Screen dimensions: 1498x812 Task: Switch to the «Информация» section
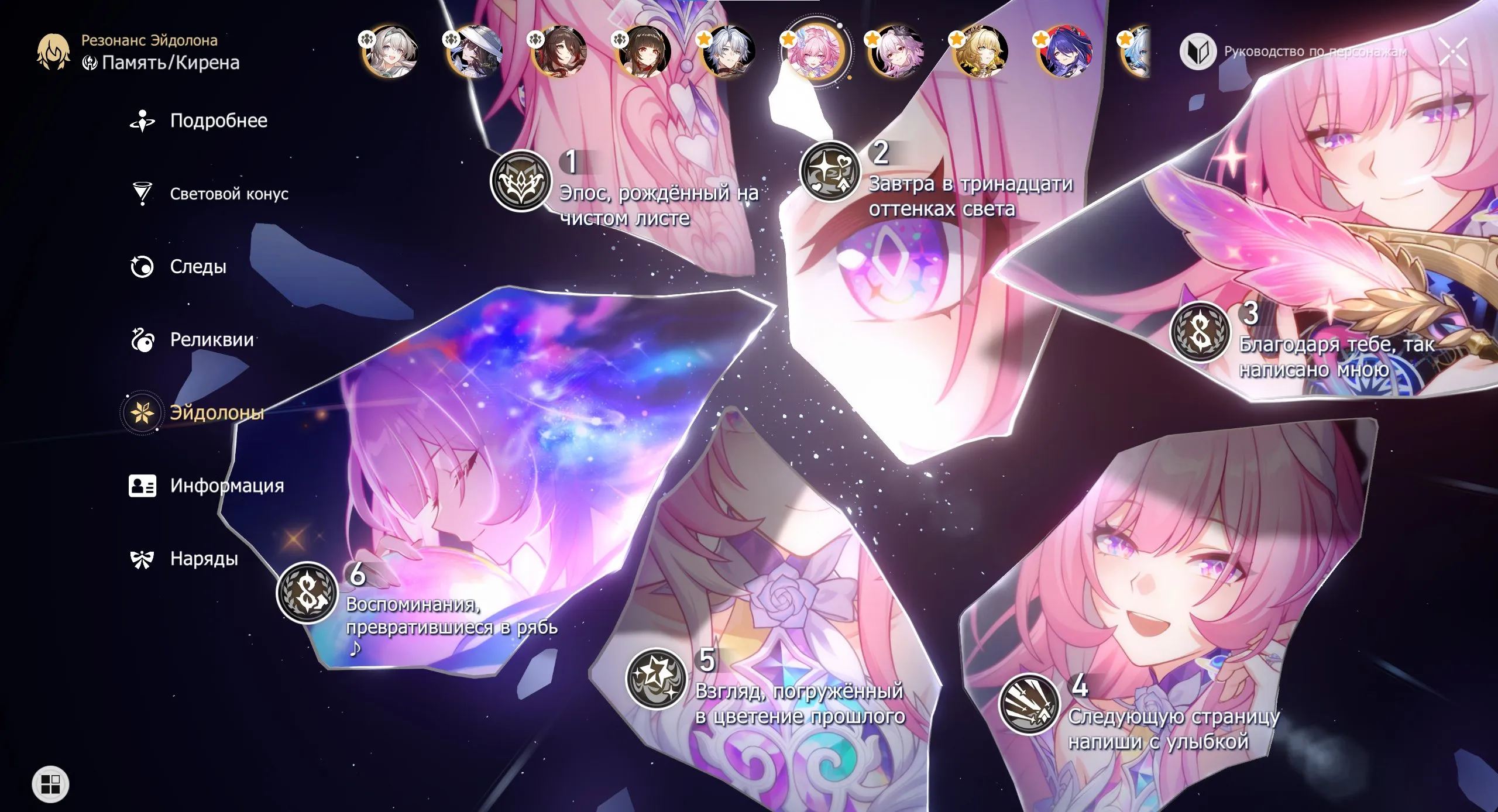pyautogui.click(x=226, y=486)
